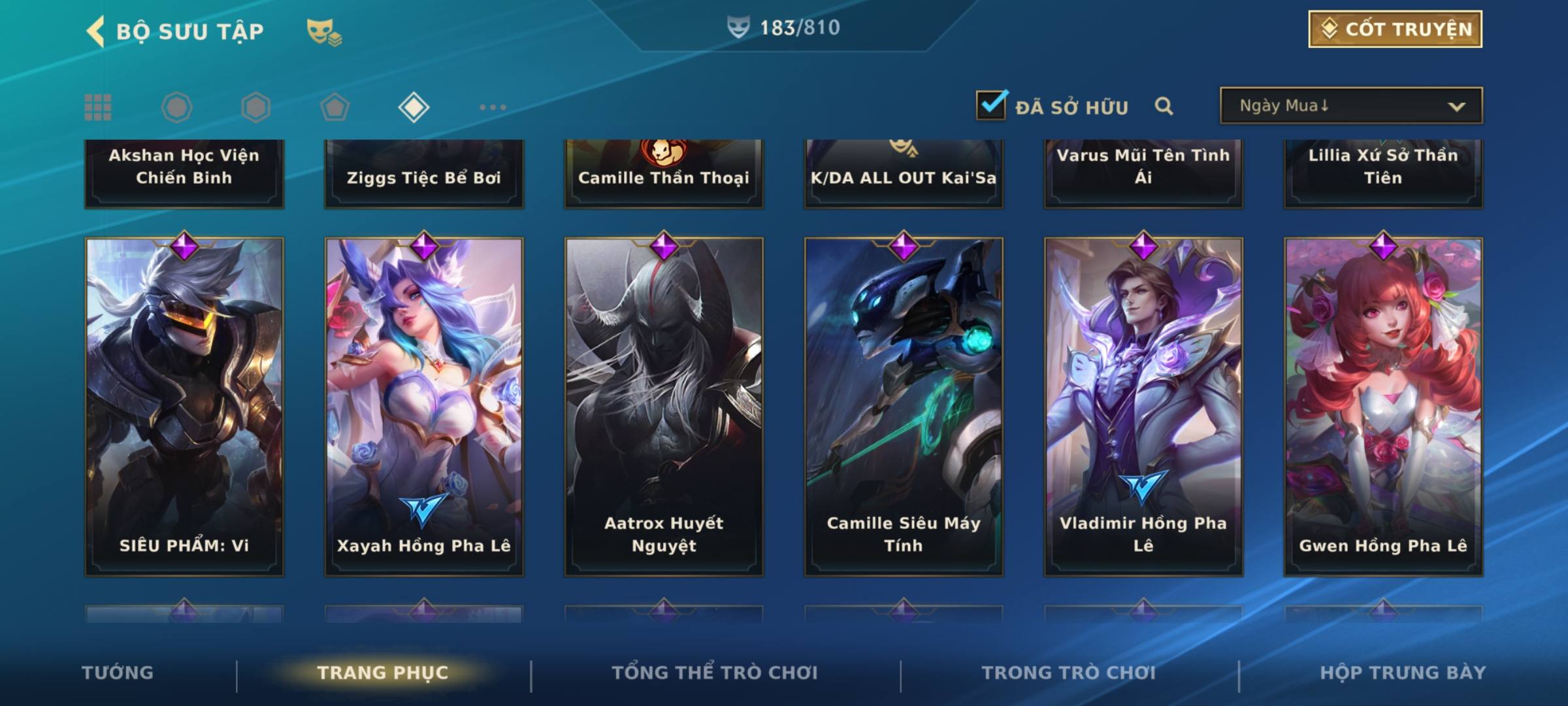Select the SIÊU PHẨM: Vi skin card
Image resolution: width=1568 pixels, height=706 pixels.
[184, 405]
